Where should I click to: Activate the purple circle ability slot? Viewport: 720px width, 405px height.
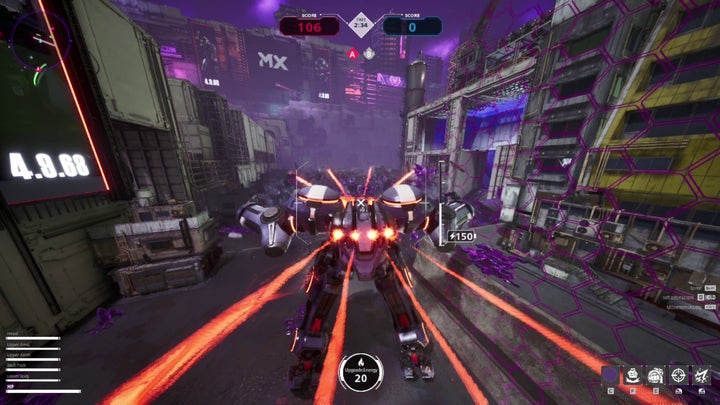(x=609, y=374)
